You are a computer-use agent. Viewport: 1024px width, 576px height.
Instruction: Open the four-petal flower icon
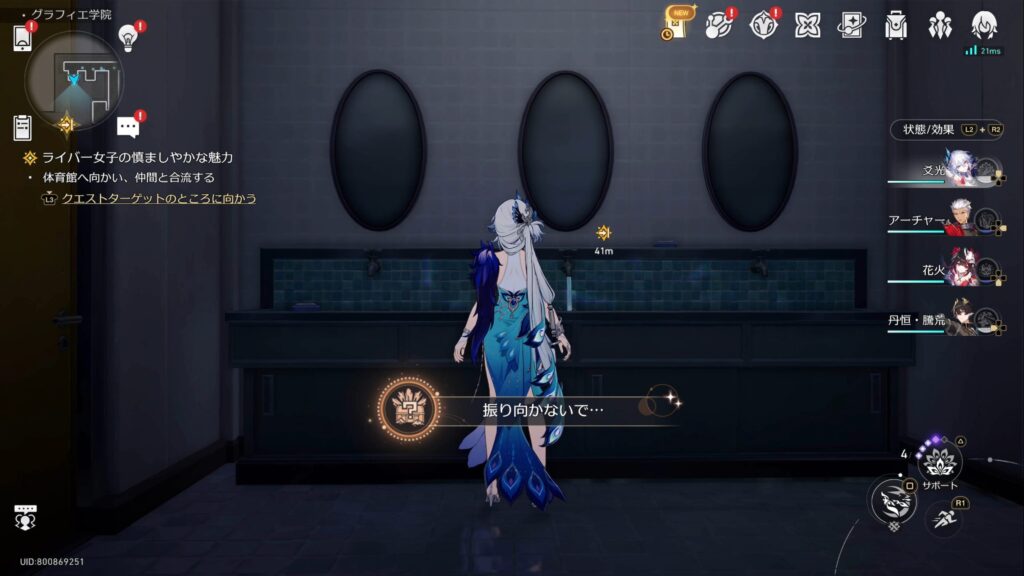click(x=807, y=25)
